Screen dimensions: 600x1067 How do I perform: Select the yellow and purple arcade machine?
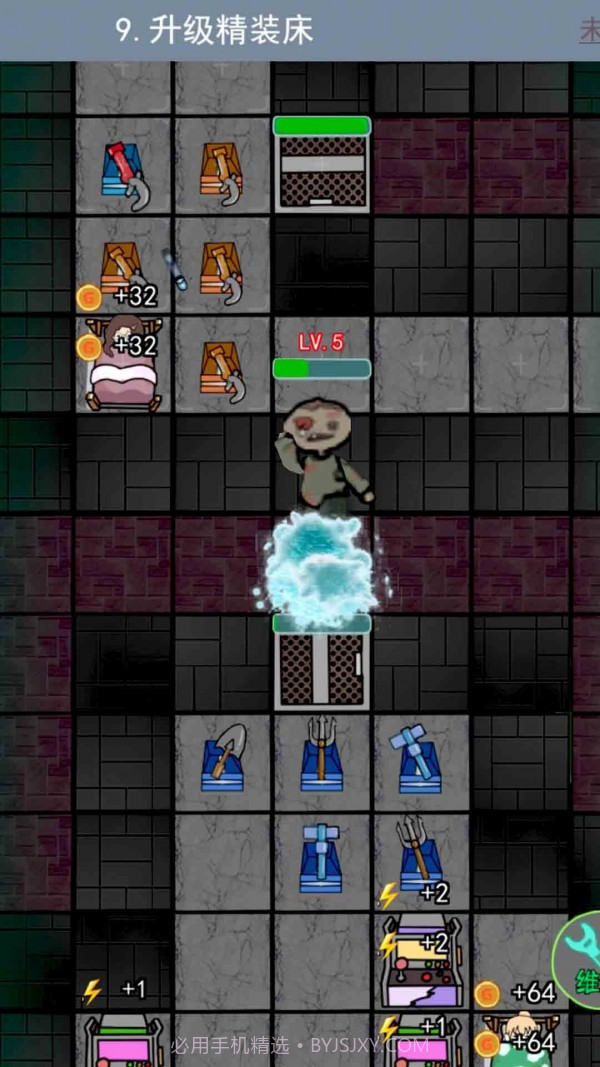(421, 963)
